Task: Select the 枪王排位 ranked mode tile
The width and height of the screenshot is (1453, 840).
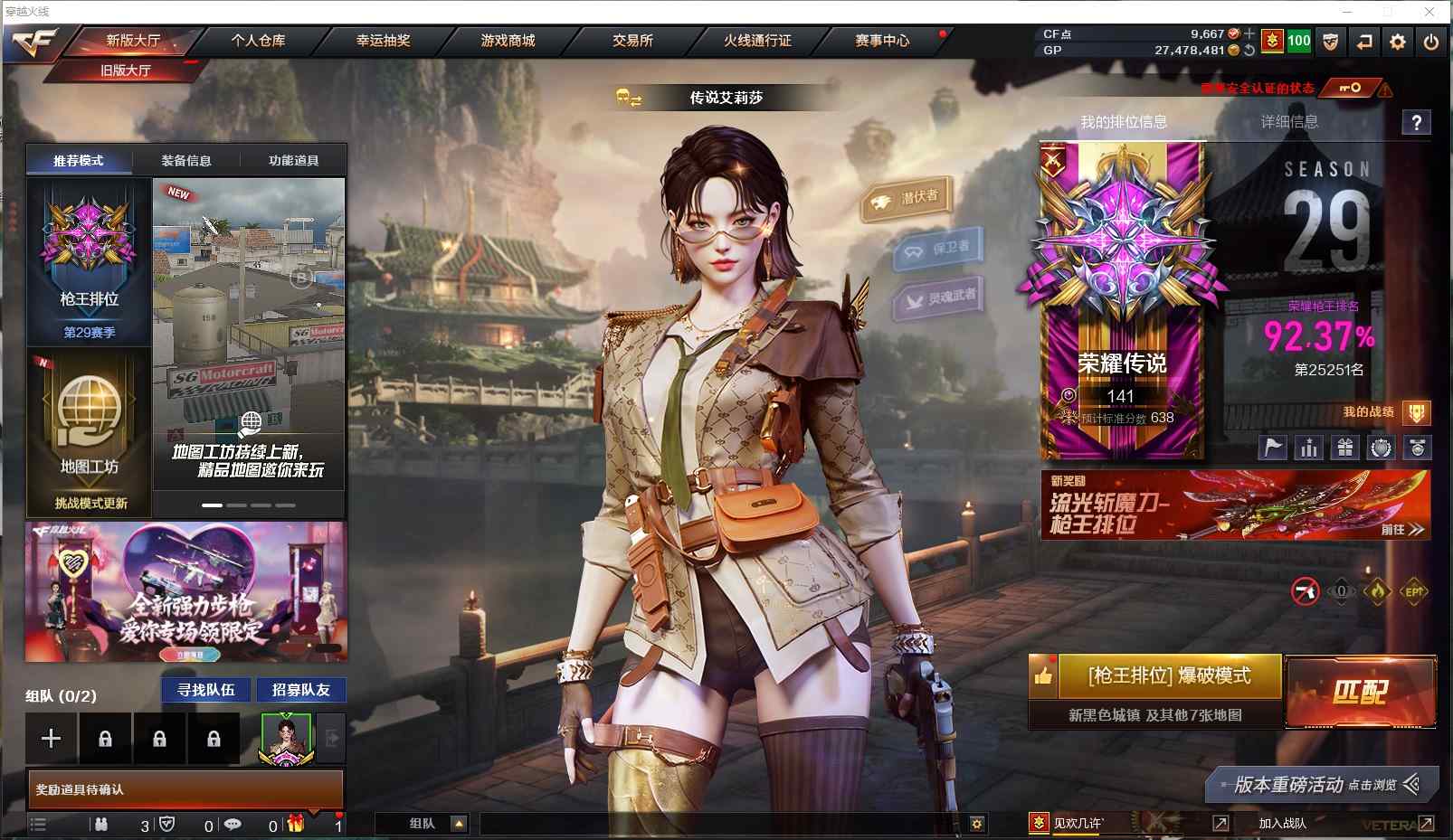Action: (90, 261)
